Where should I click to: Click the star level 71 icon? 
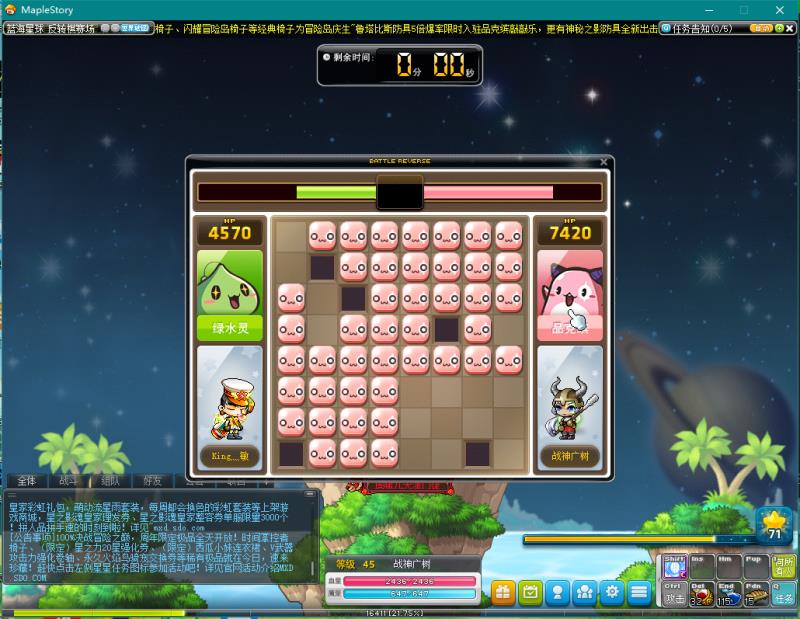coord(773,525)
